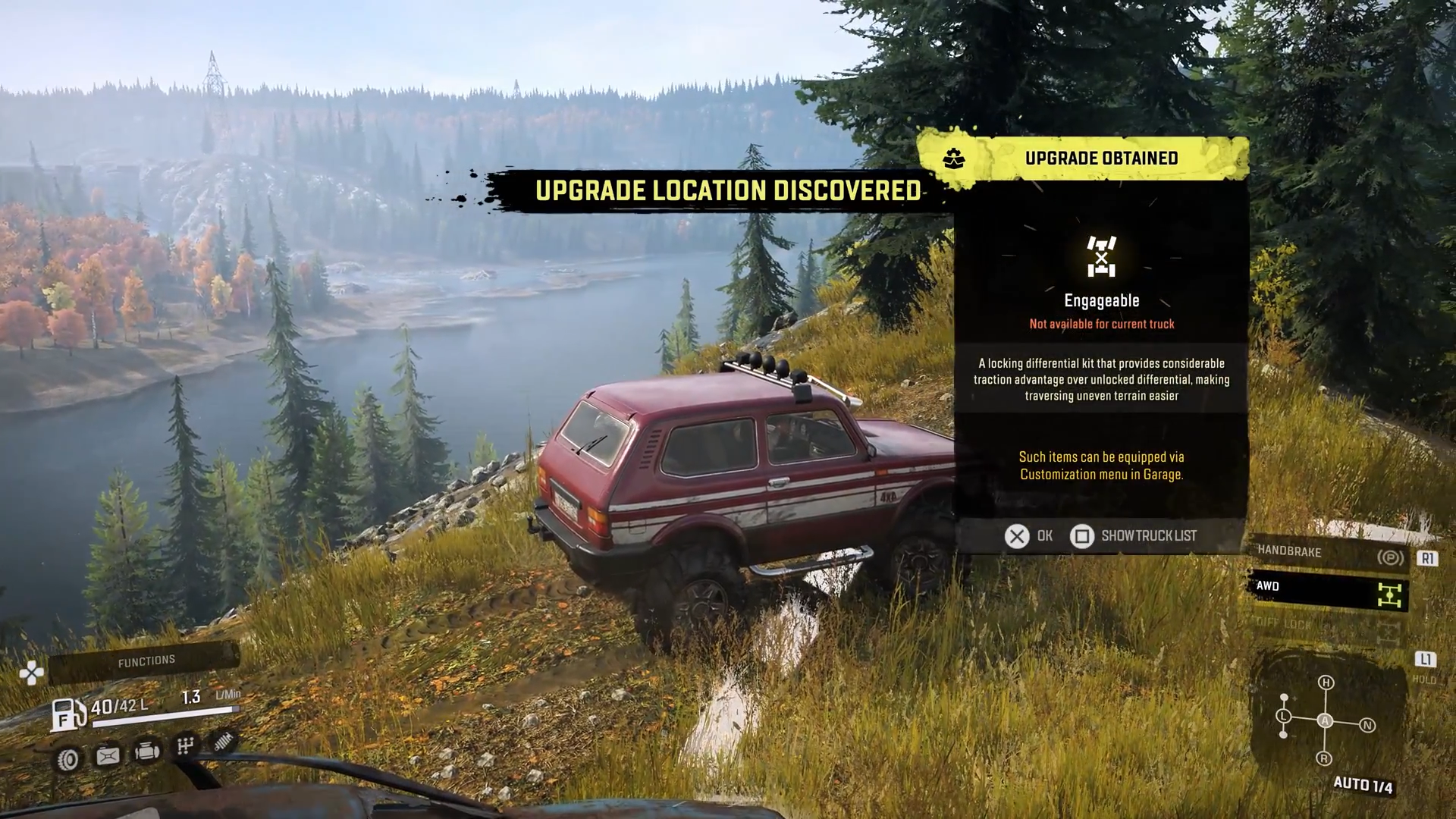Select Auto (A) in the gearbox center

tap(1325, 720)
